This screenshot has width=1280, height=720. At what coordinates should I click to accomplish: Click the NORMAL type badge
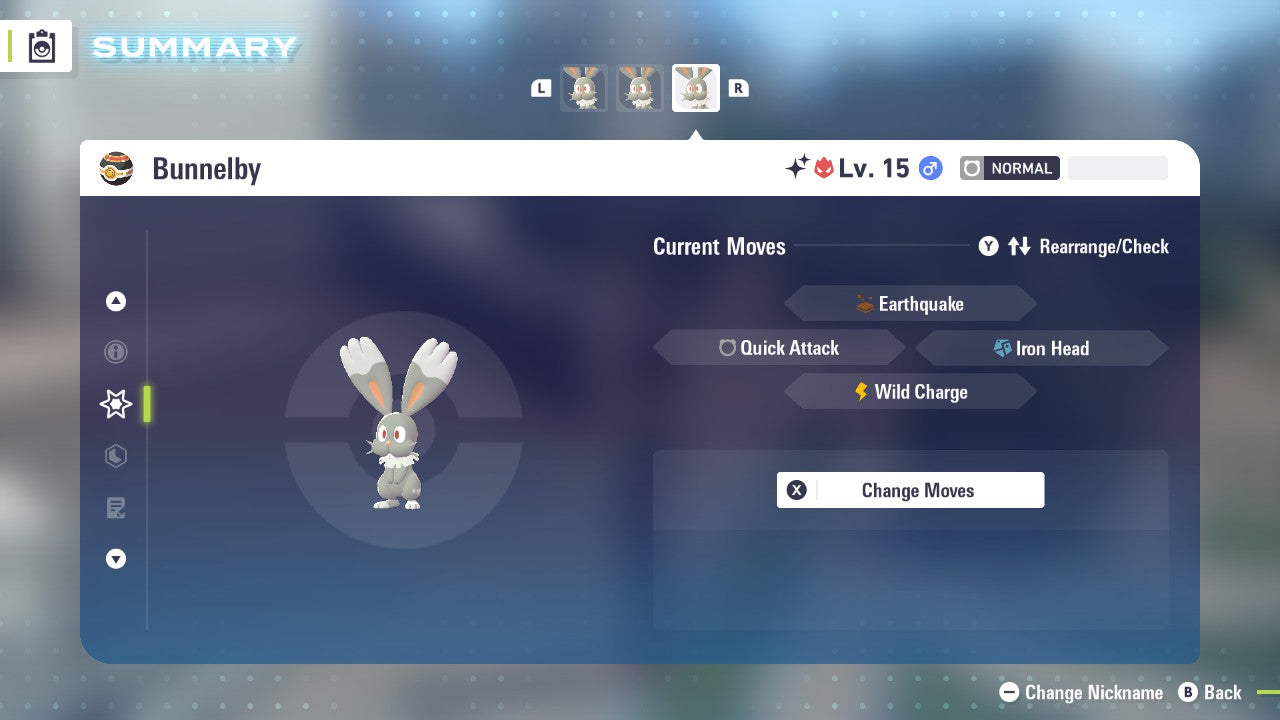click(1009, 168)
